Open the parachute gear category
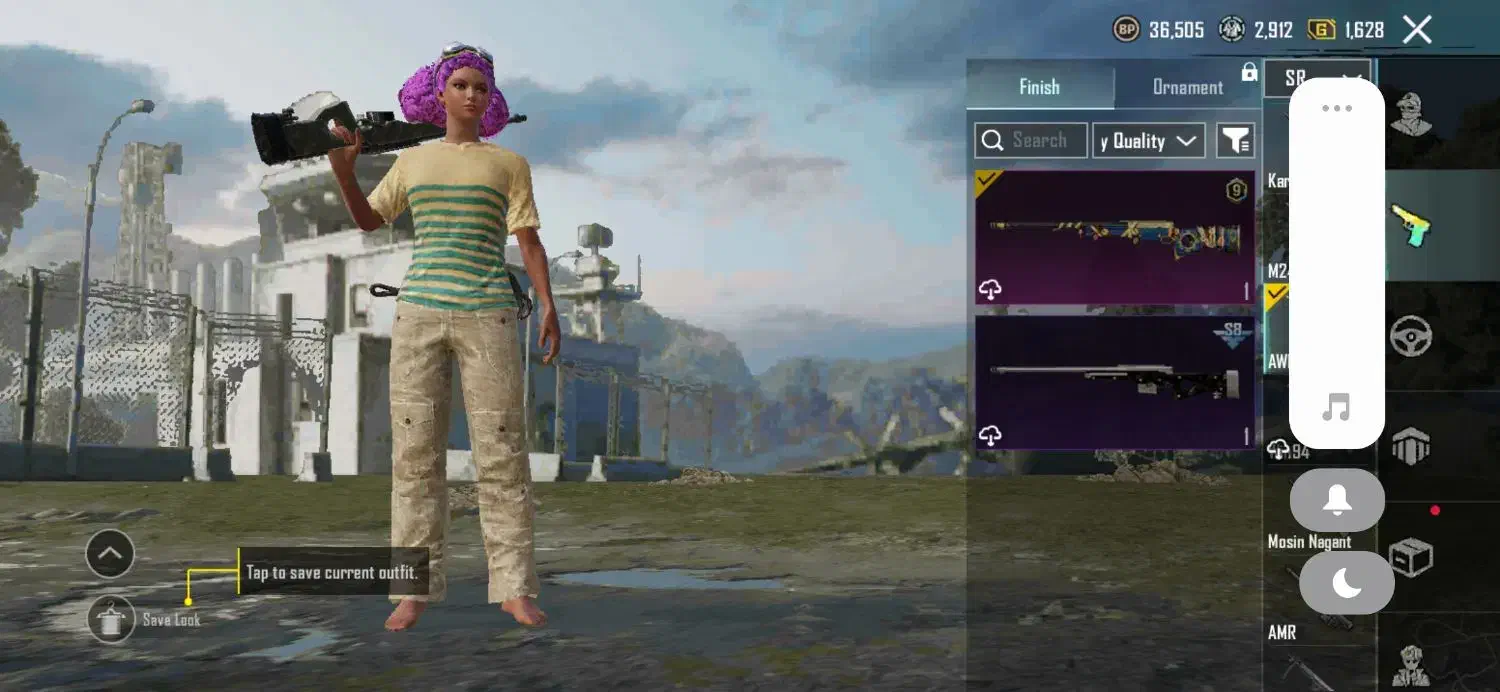Viewport: 1500px width, 692px height. click(x=1411, y=446)
